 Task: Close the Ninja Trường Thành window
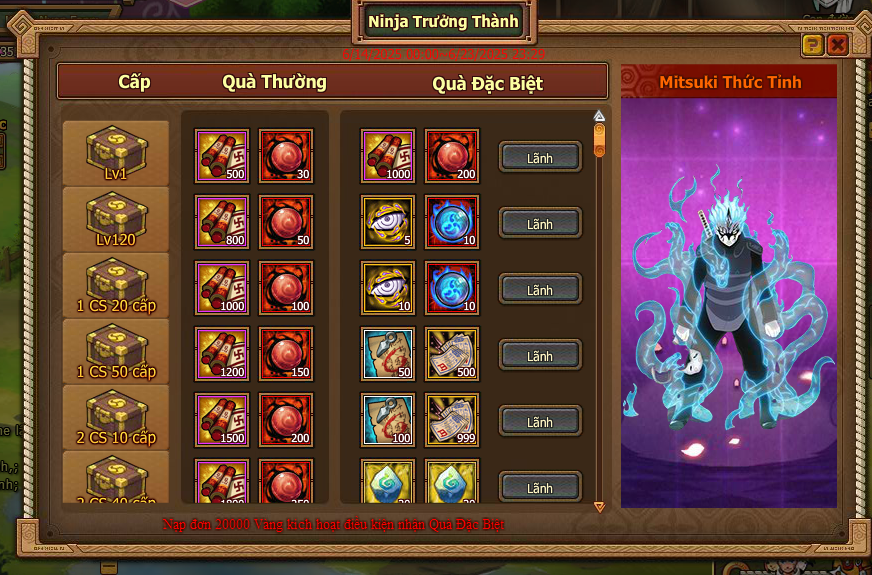[838, 45]
